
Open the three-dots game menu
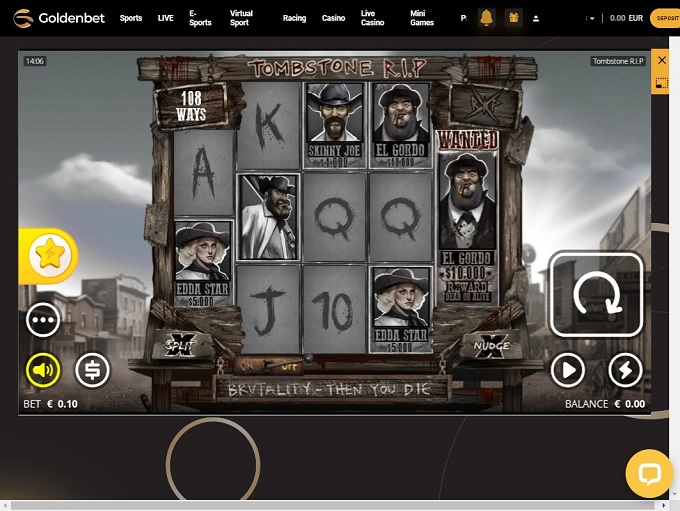pos(43,320)
